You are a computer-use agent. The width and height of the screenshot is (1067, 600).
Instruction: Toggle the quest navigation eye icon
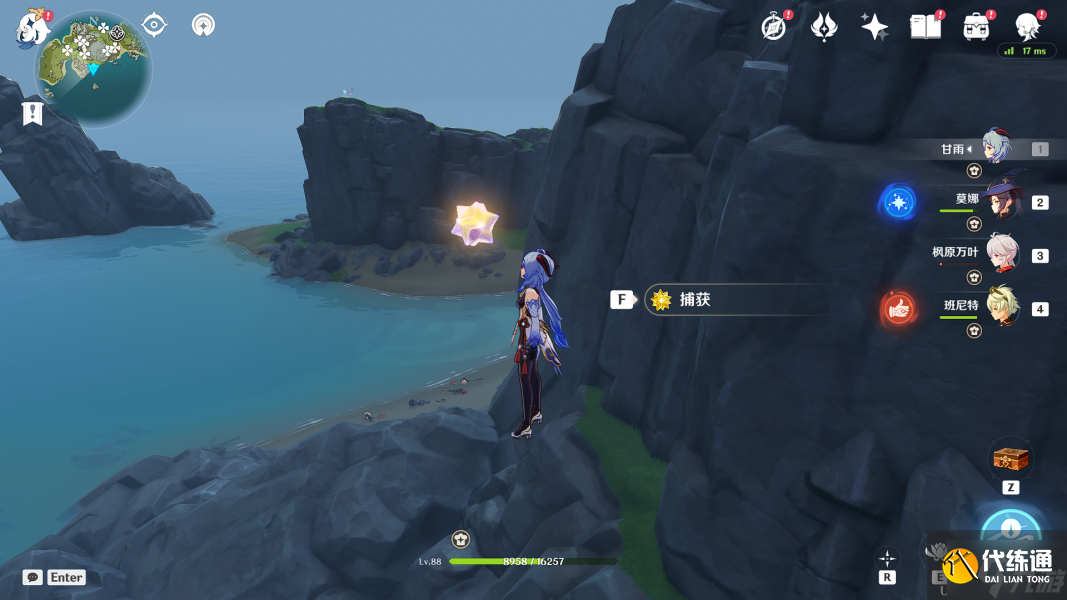[x=154, y=25]
